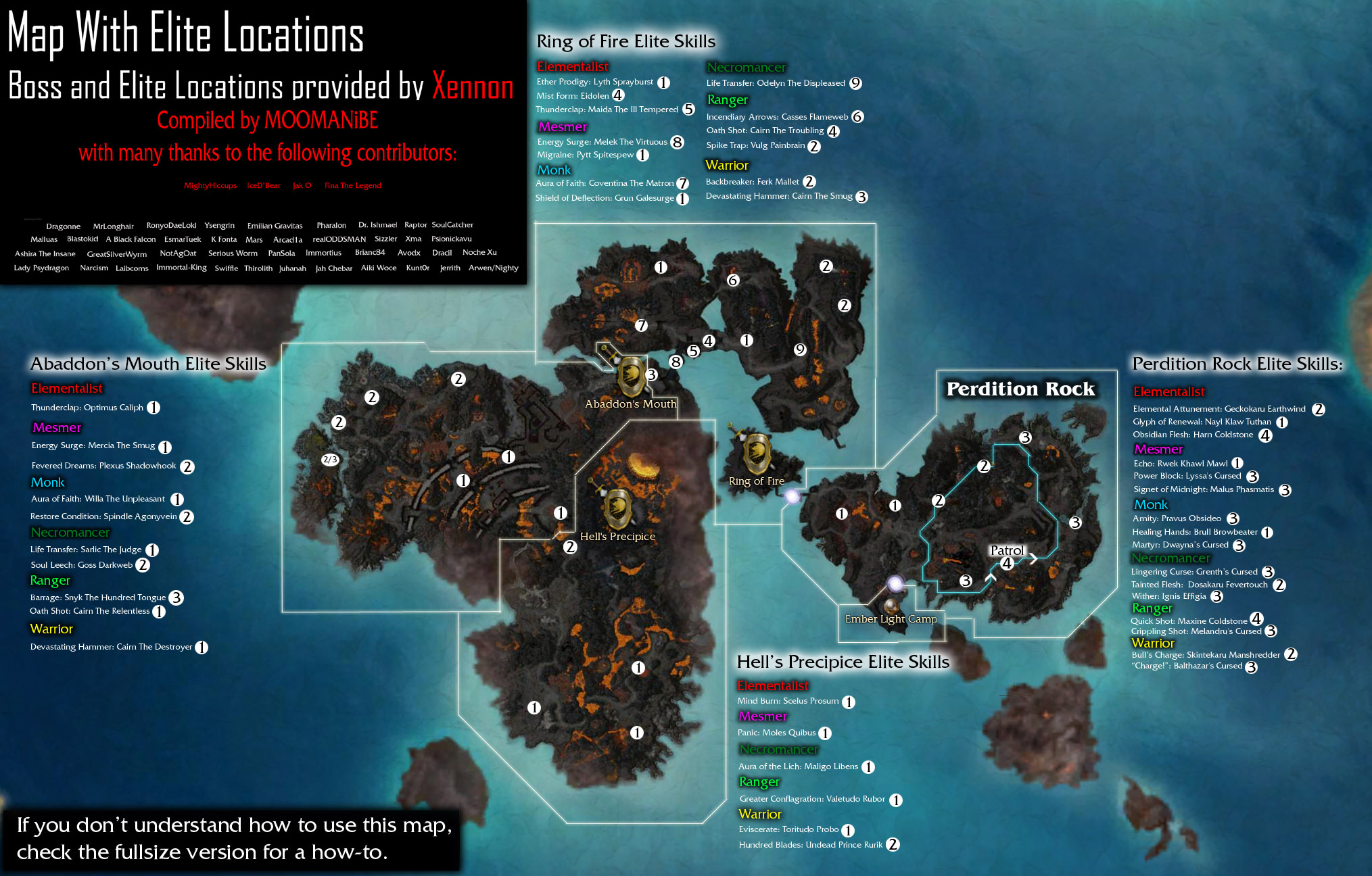Select the 2/3 marker on Abaddon's Mouth map
The image size is (1372, 876).
click(330, 460)
